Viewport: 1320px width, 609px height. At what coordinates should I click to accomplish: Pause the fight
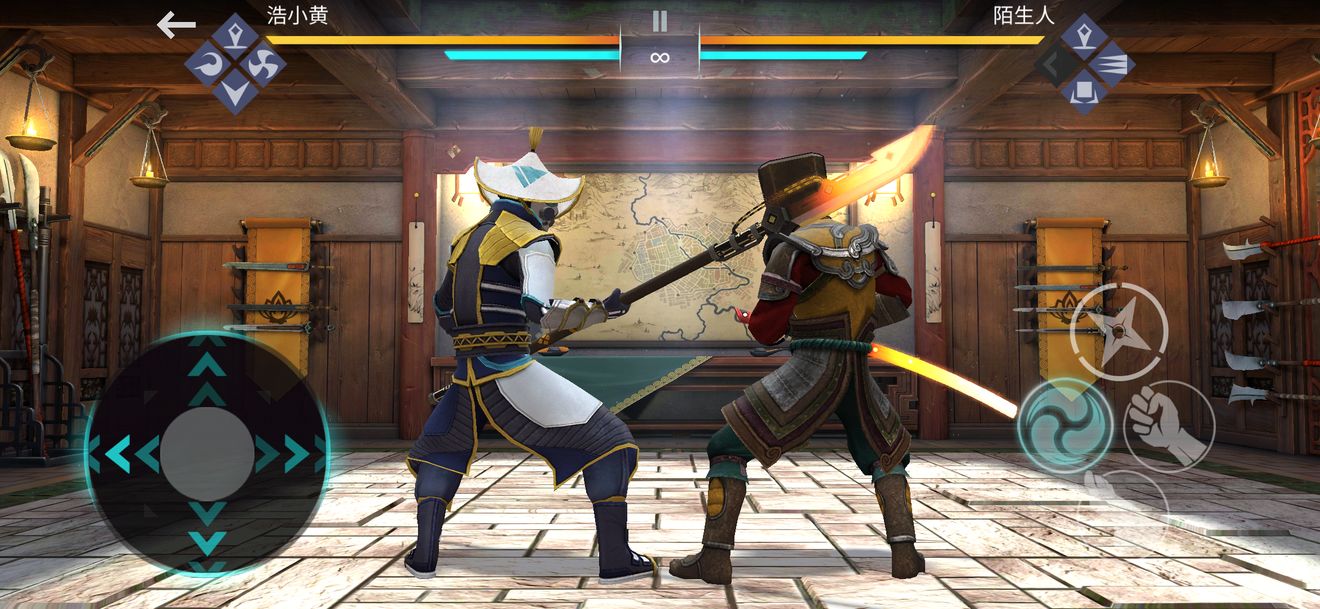point(659,21)
